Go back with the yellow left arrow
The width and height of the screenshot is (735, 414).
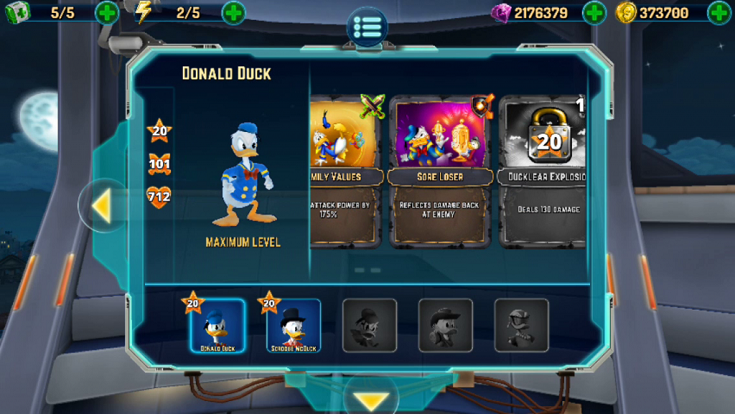(x=101, y=206)
